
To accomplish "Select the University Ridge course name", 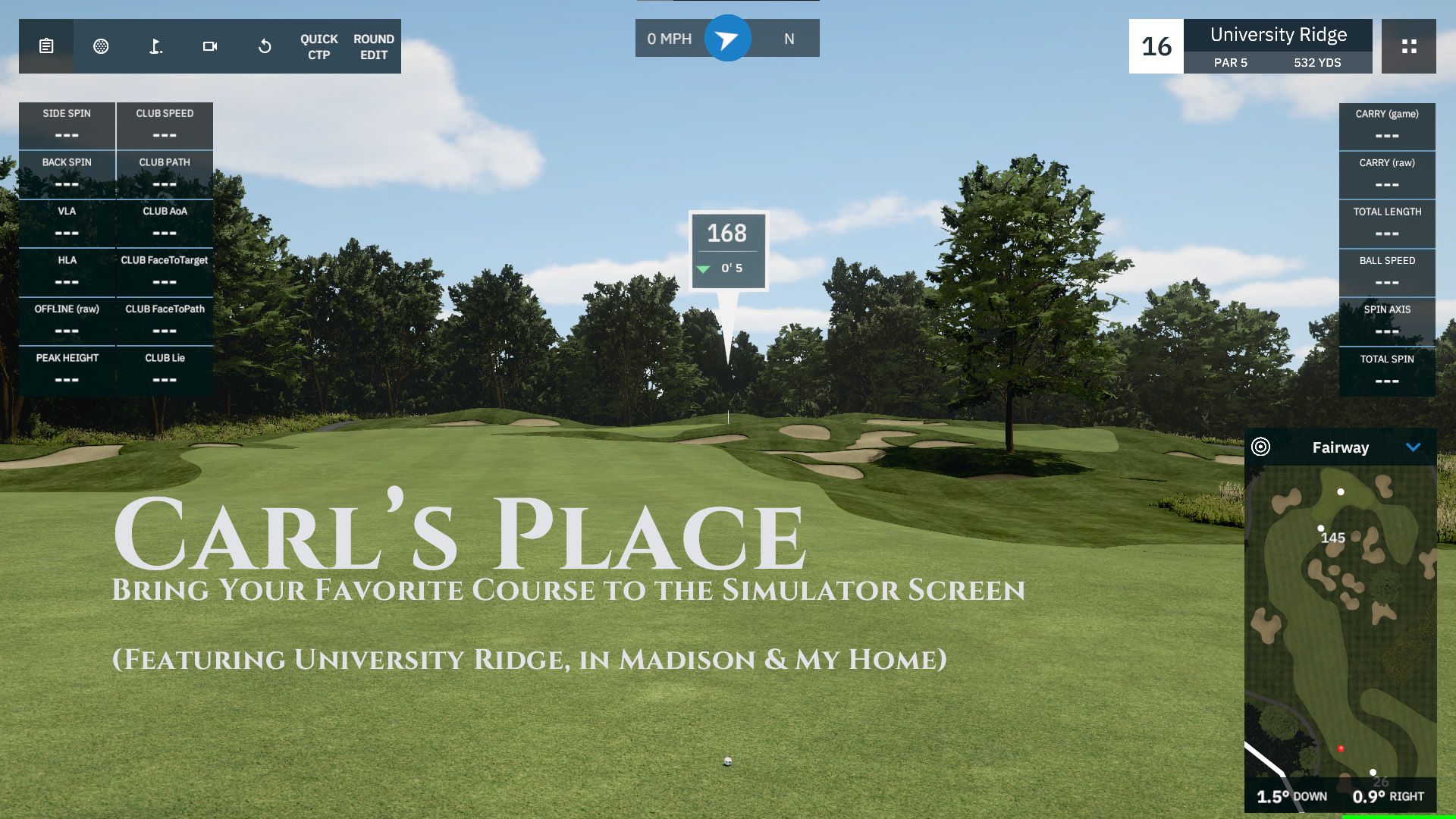I will pos(1279,35).
